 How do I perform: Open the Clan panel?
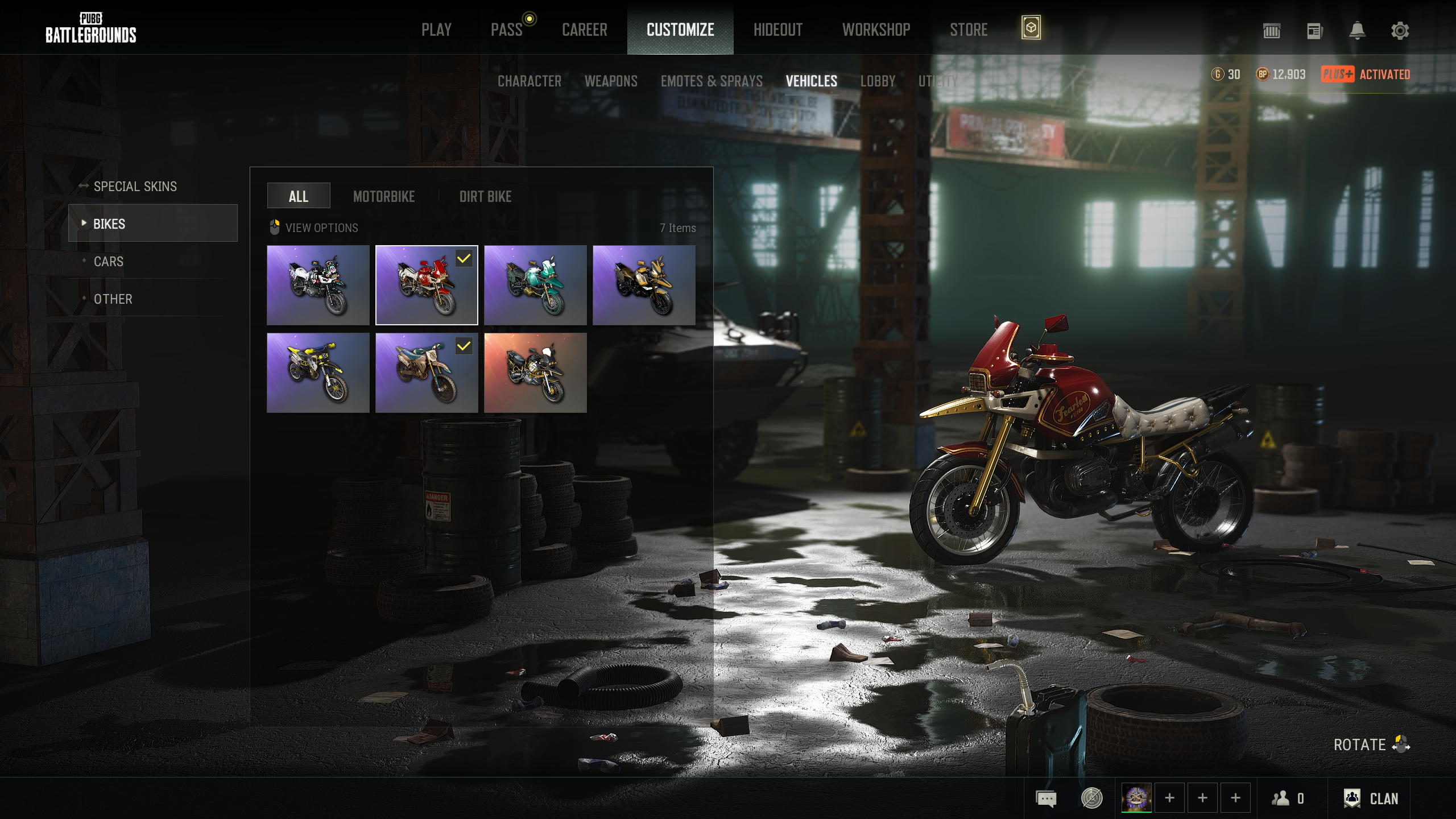(1371, 799)
